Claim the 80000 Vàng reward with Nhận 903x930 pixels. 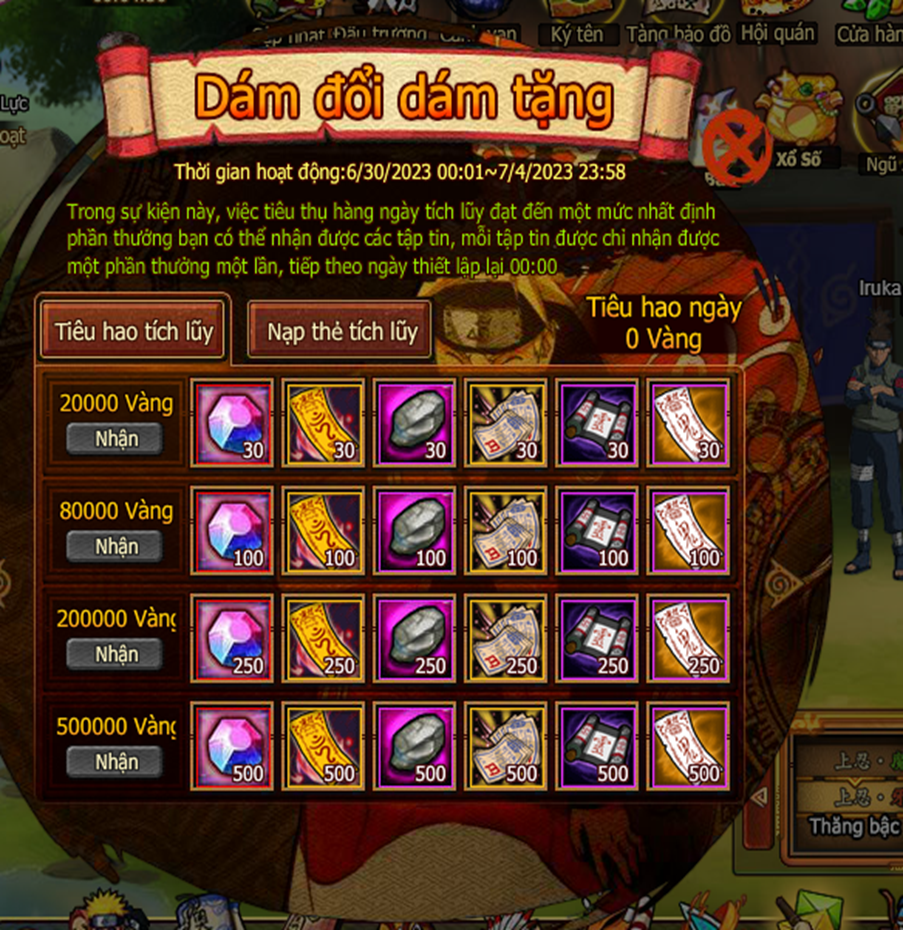(x=116, y=547)
